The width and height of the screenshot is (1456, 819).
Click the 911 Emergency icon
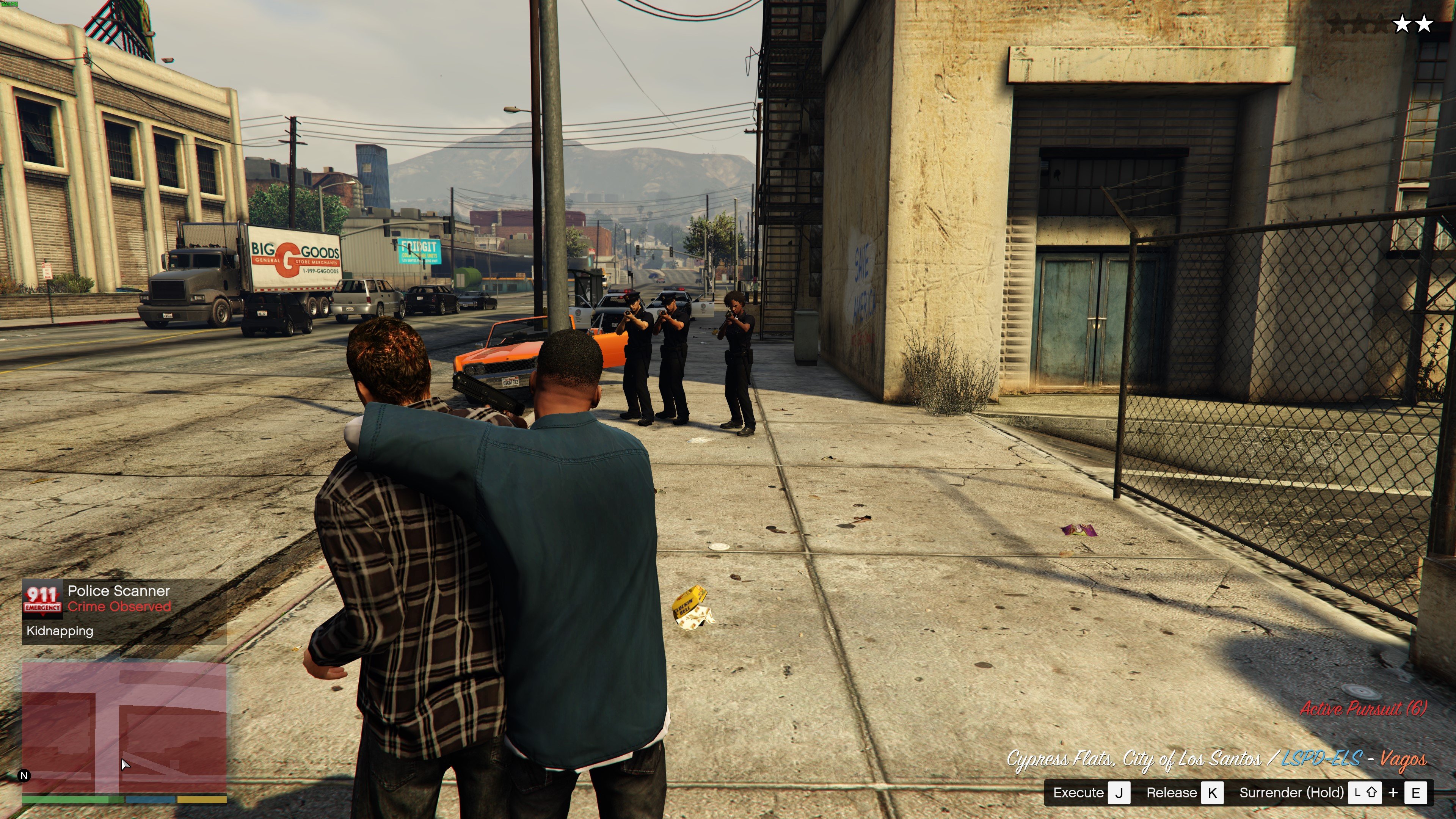click(x=42, y=599)
